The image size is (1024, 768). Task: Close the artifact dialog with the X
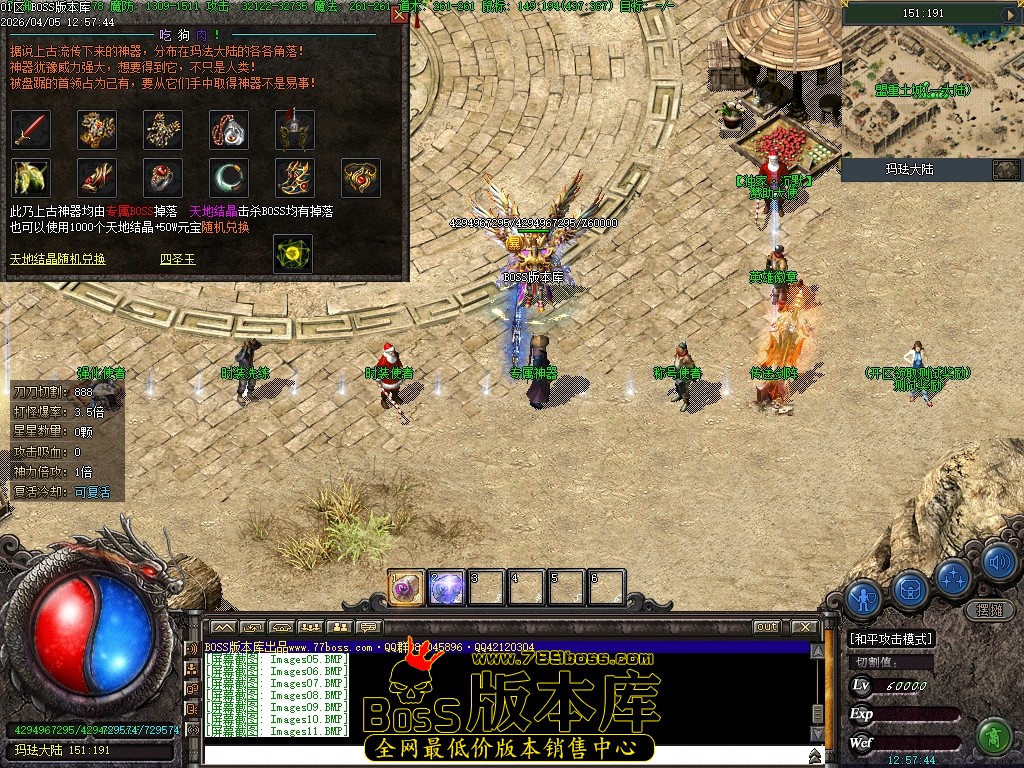tap(399, 15)
